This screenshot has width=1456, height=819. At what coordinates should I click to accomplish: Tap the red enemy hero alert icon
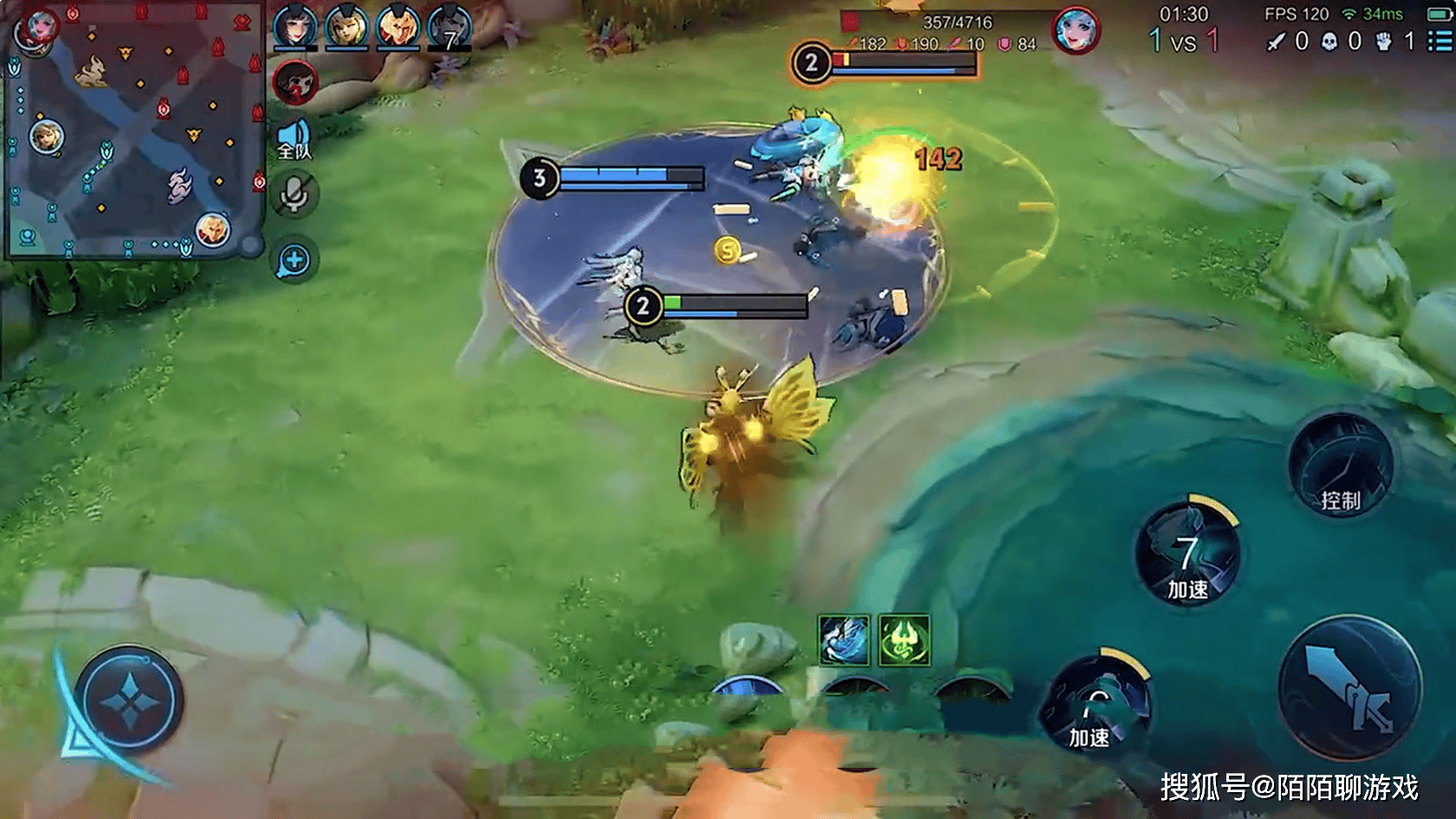click(296, 83)
